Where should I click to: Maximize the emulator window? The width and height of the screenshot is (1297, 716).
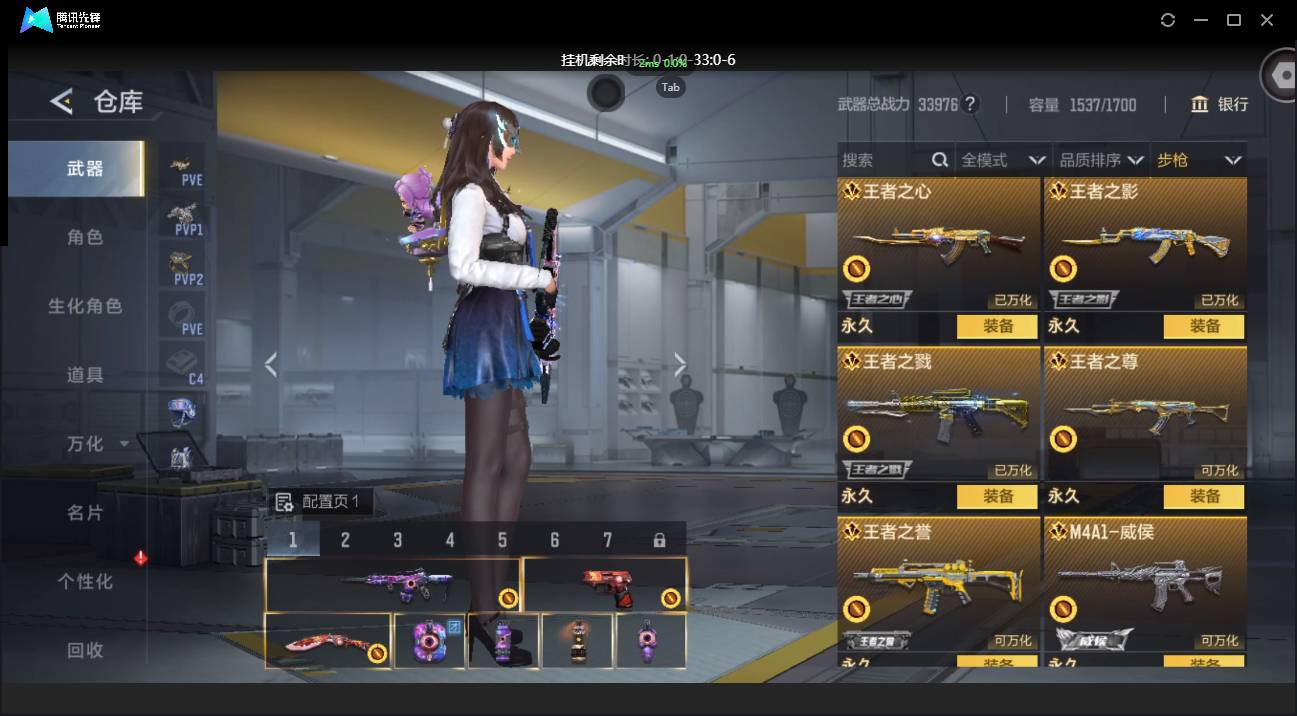[x=1234, y=20]
